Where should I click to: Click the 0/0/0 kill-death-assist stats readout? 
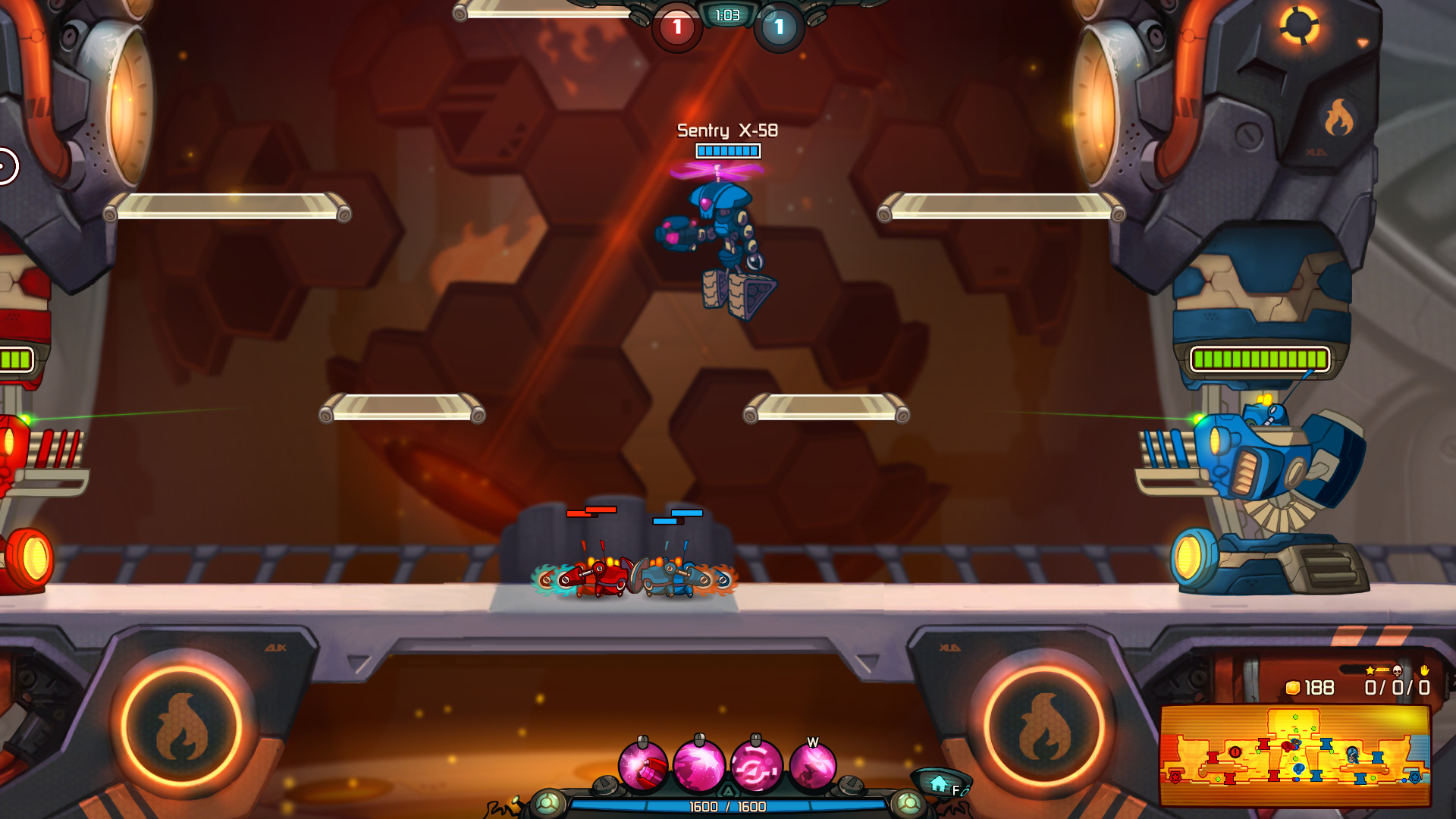[1398, 688]
